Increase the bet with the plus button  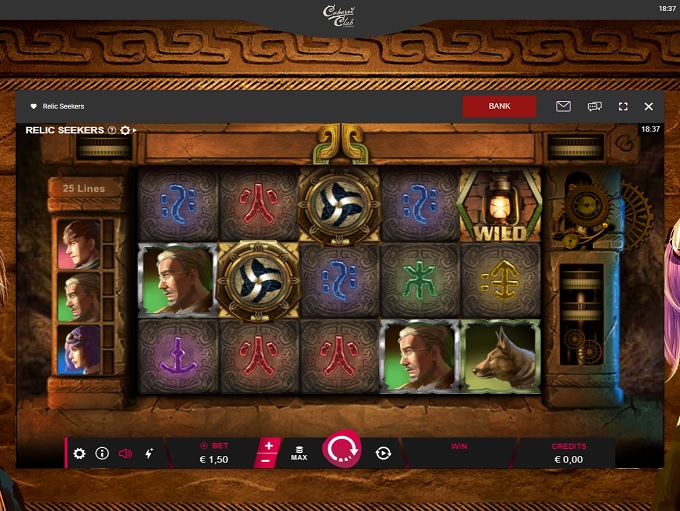(x=269, y=445)
